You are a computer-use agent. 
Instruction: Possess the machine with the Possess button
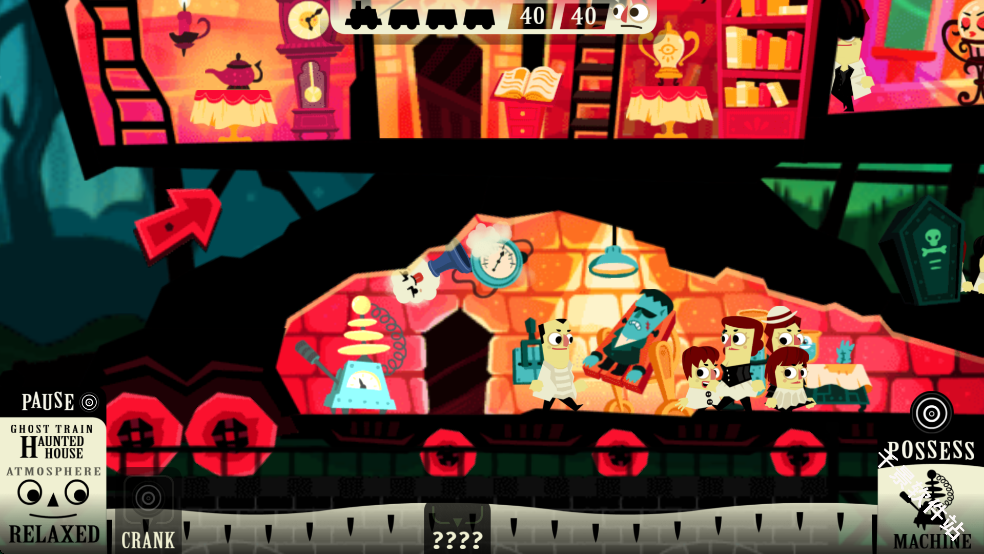coord(931,428)
